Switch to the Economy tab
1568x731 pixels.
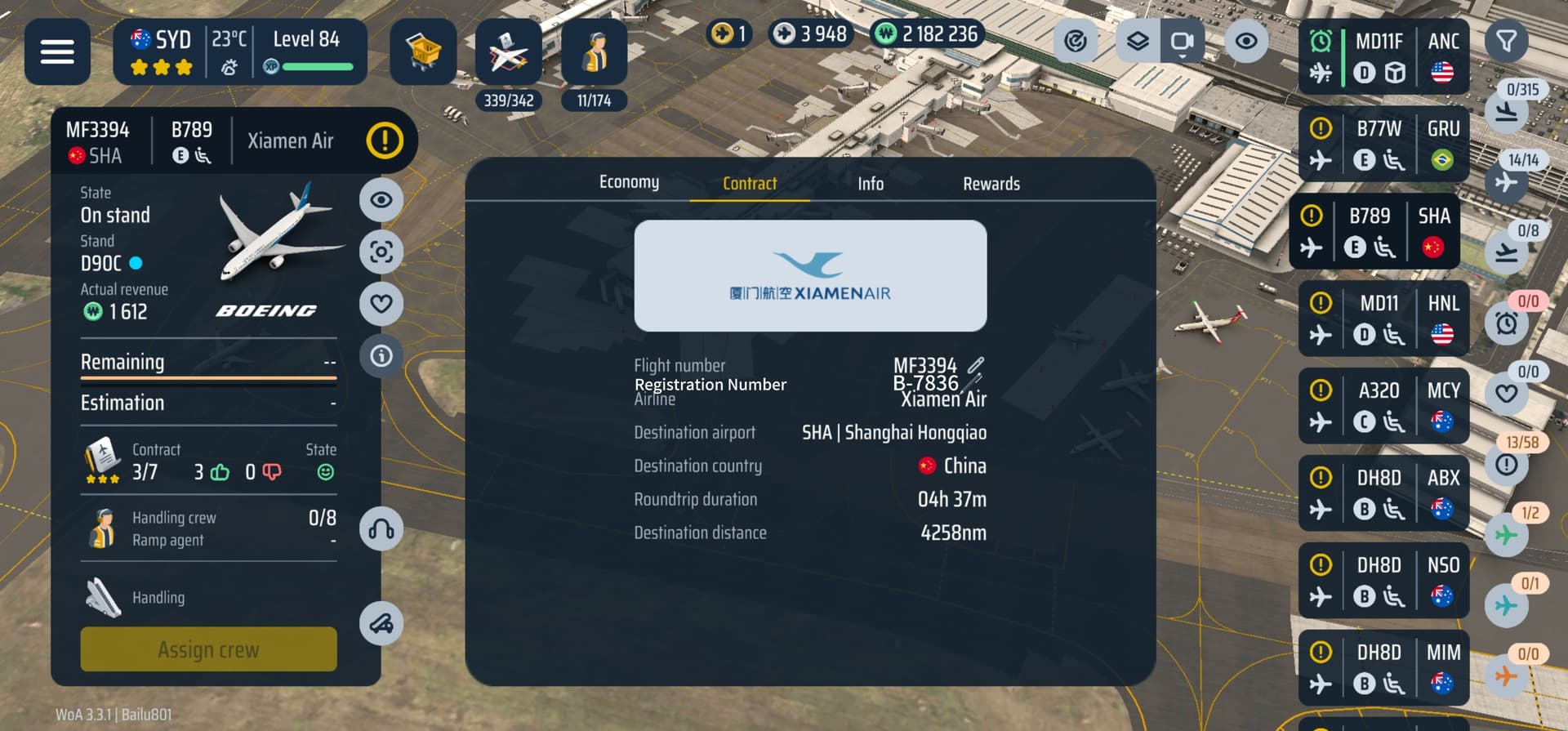pyautogui.click(x=629, y=182)
